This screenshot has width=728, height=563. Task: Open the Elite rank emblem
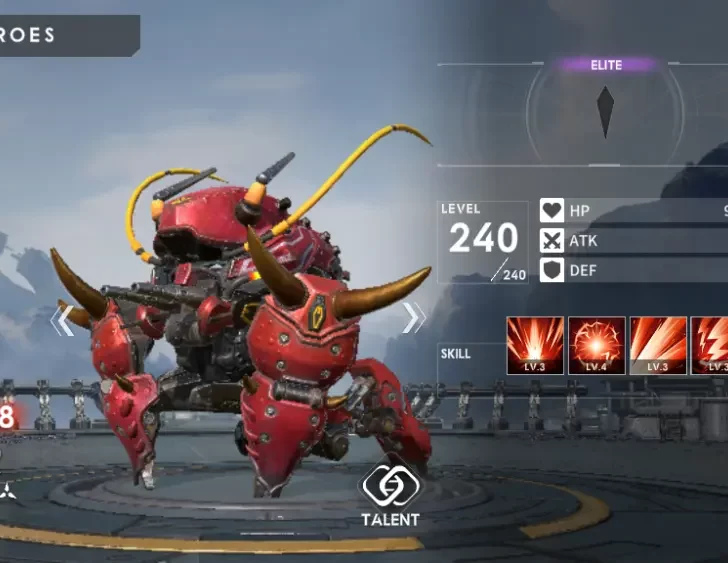click(605, 111)
